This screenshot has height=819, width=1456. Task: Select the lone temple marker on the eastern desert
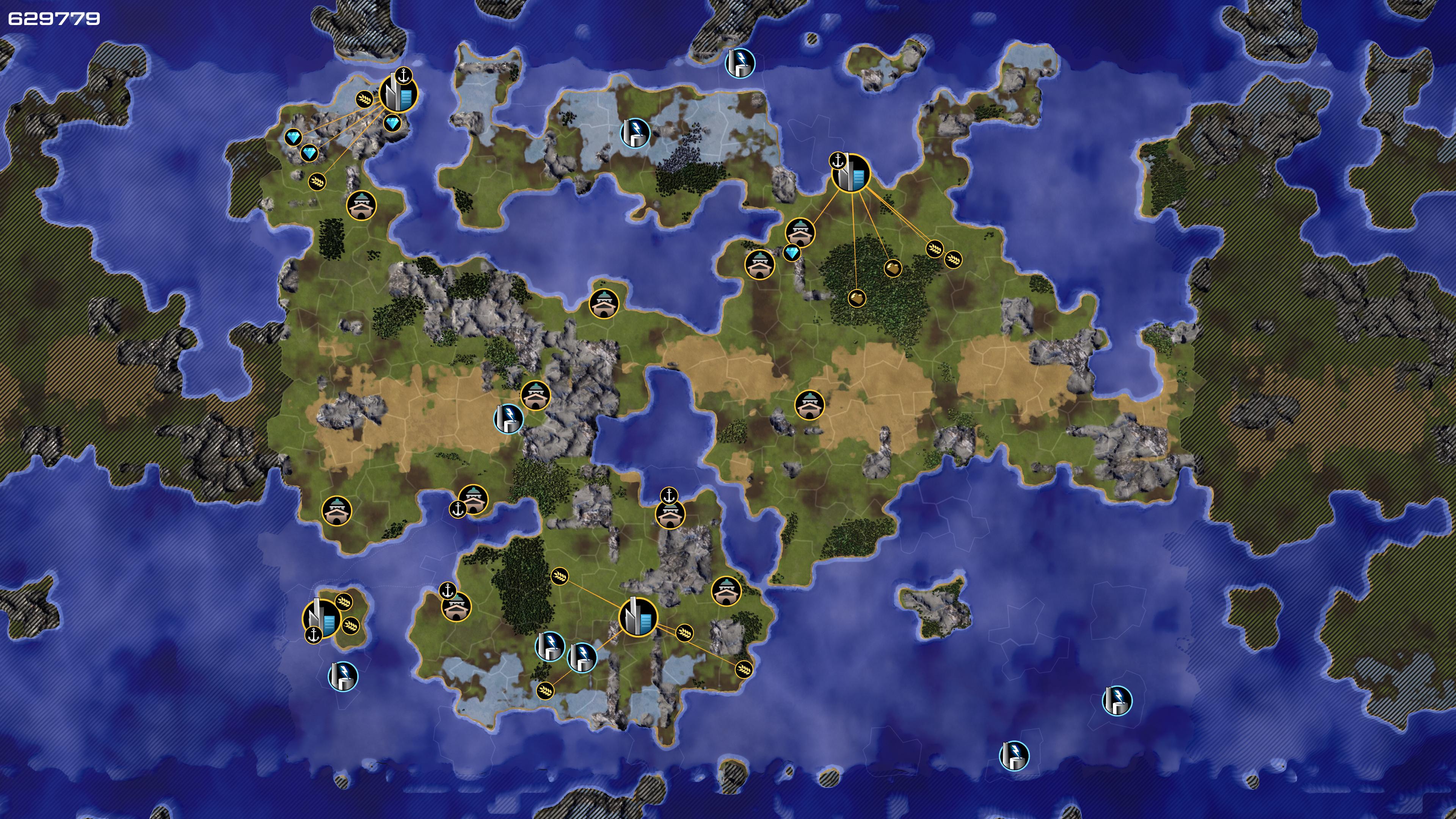(x=810, y=405)
